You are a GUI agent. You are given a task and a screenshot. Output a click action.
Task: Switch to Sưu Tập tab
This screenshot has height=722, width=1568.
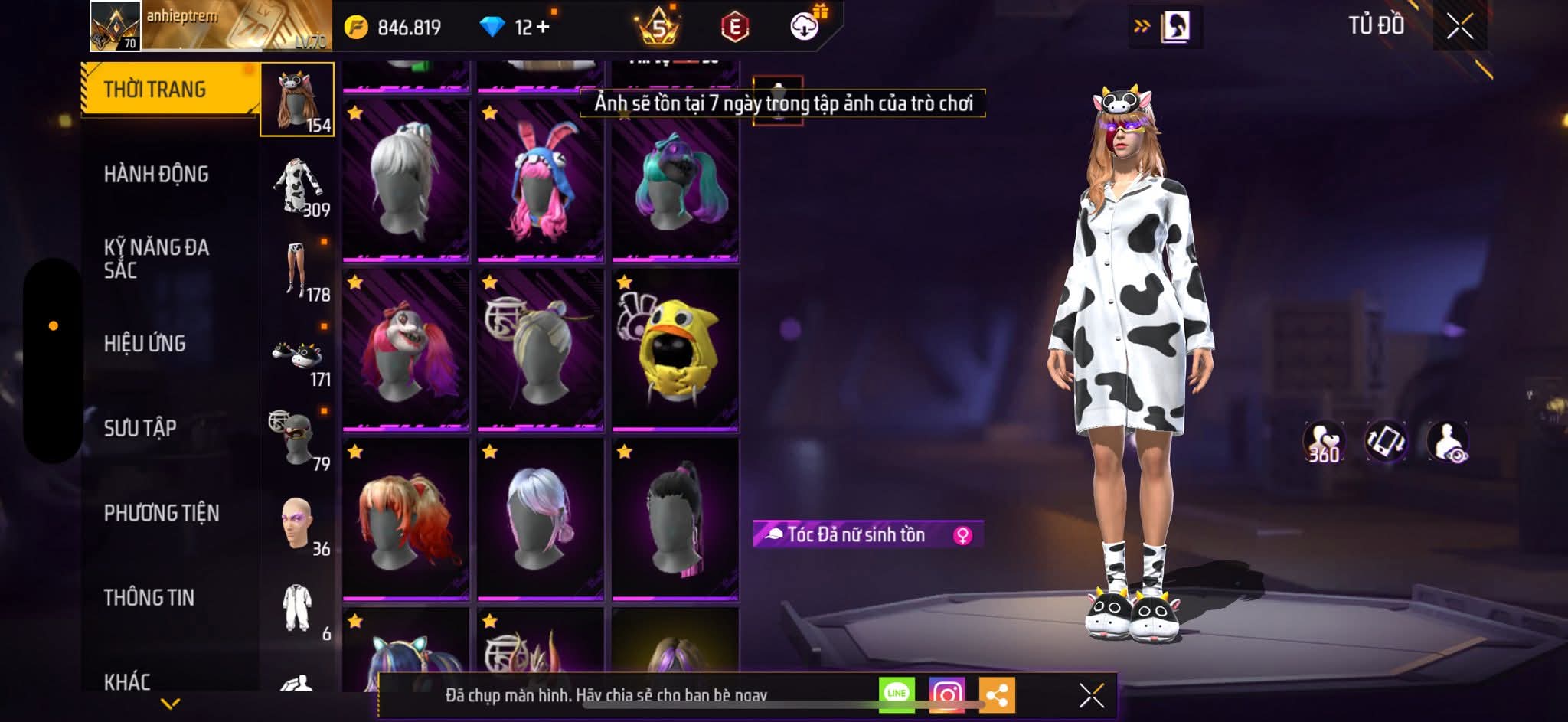[140, 428]
